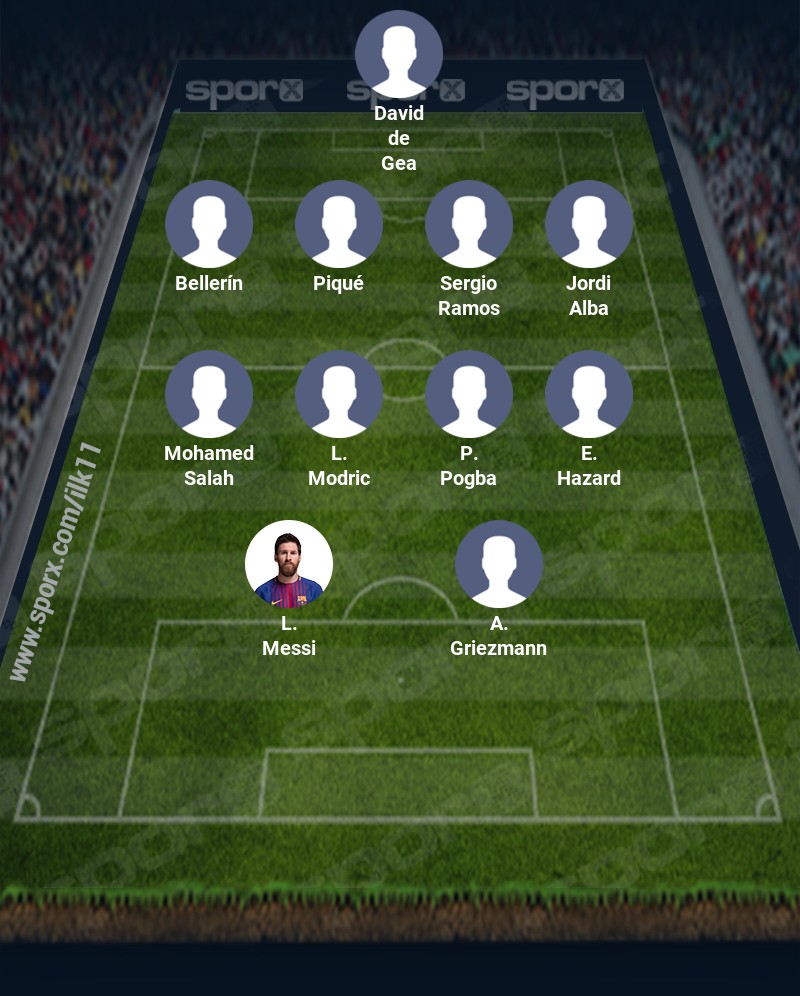Pick the P. Pogba slot
This screenshot has height=996, width=800.
pos(469,394)
